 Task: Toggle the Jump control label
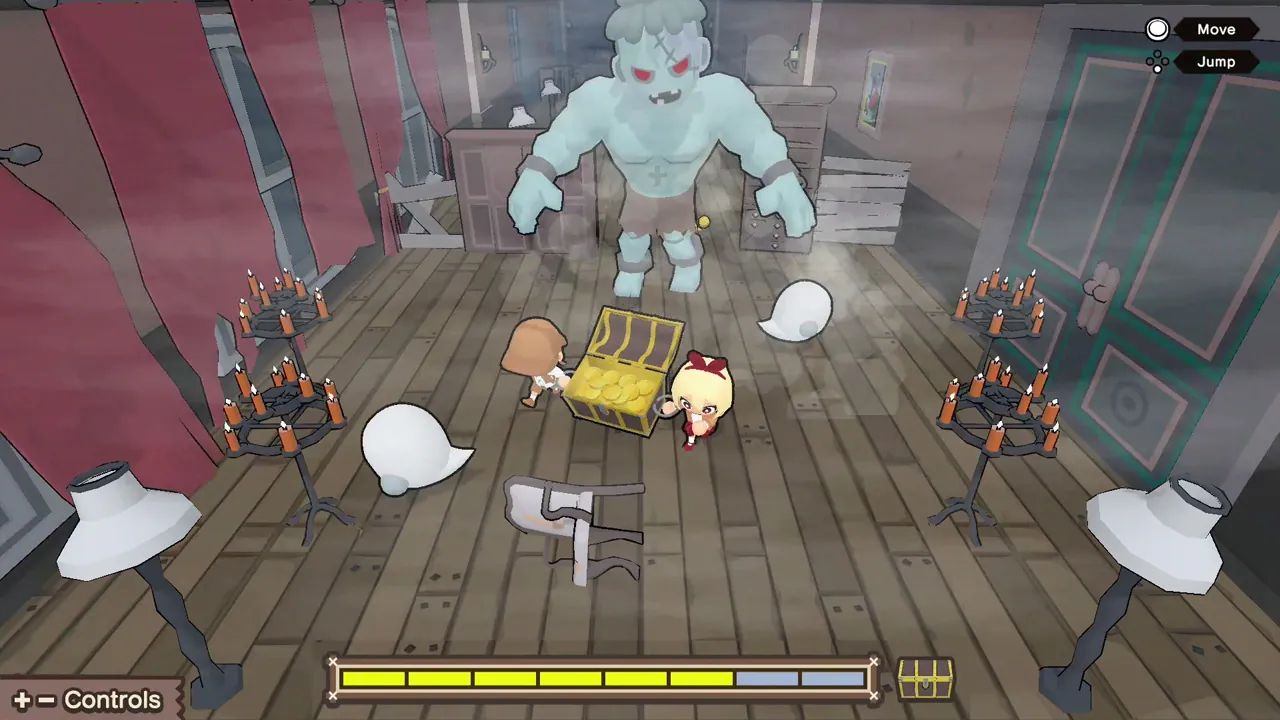click(x=1216, y=62)
